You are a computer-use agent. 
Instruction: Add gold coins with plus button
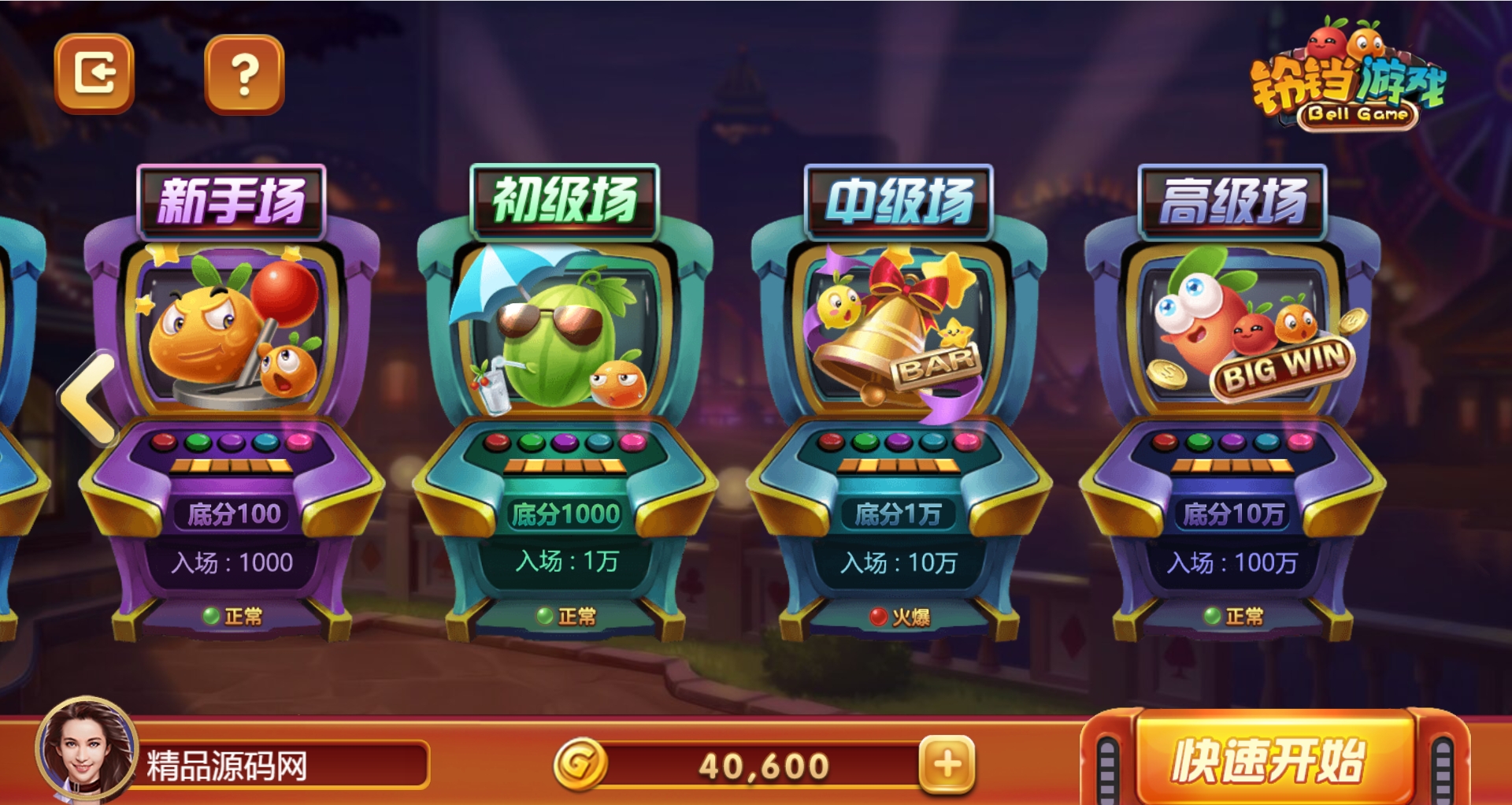click(947, 763)
